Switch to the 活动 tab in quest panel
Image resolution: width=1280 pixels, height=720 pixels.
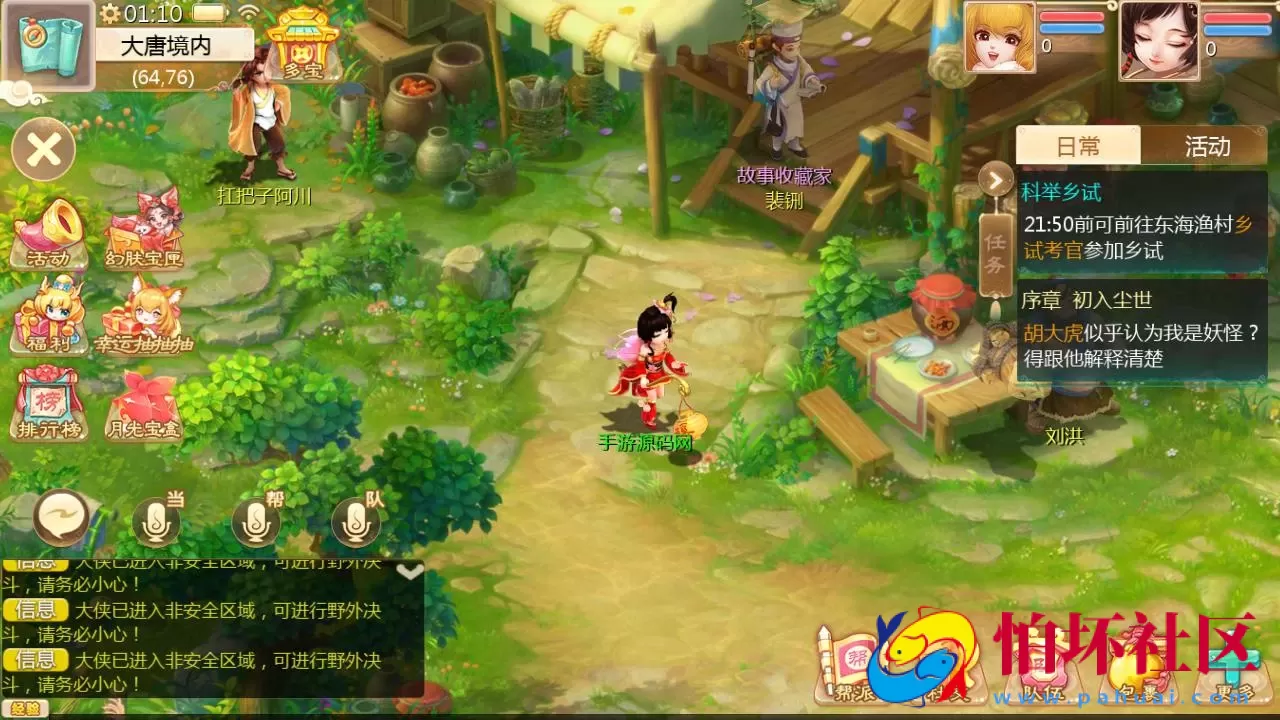point(1208,146)
